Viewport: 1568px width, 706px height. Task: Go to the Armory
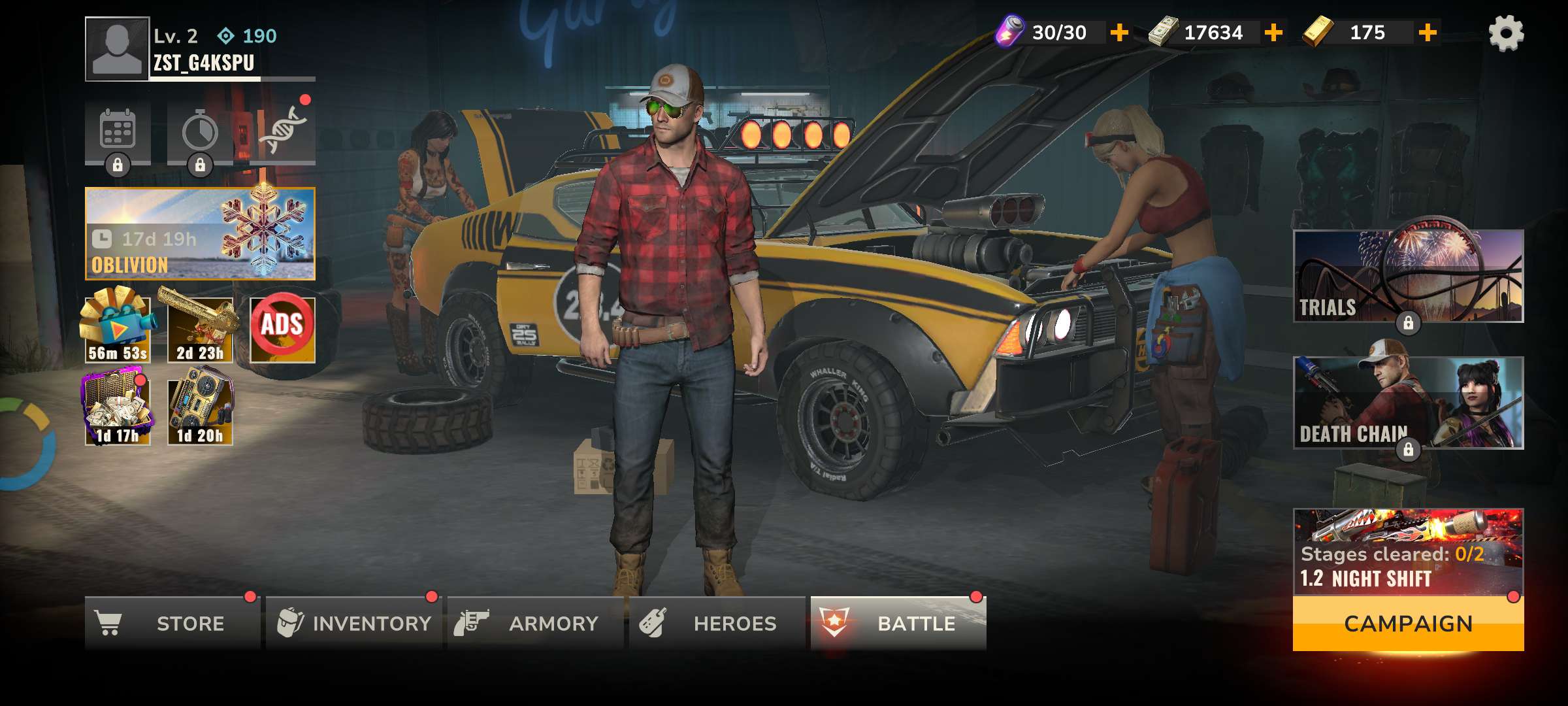(534, 624)
